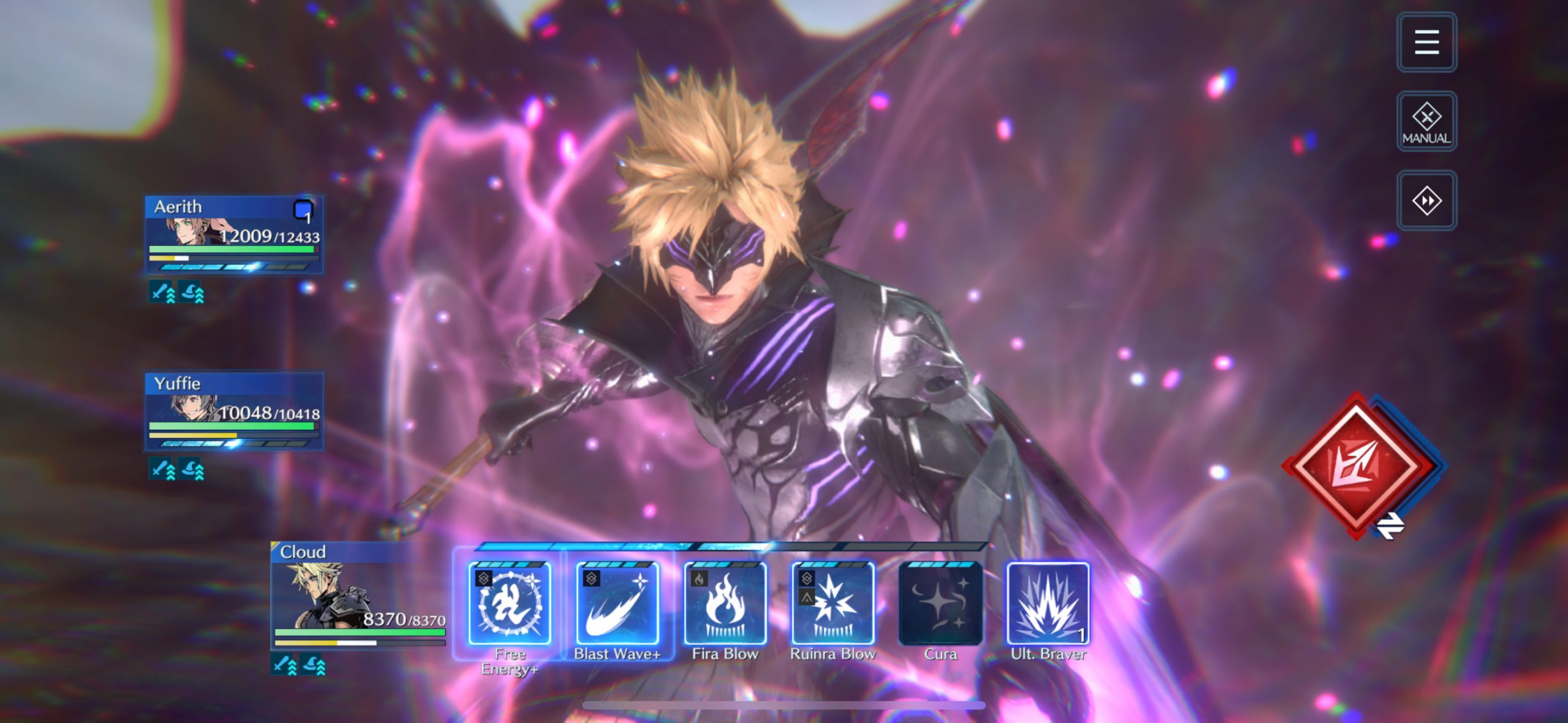Switch stance with the red diamond button
The image size is (1568, 723).
click(x=1359, y=465)
